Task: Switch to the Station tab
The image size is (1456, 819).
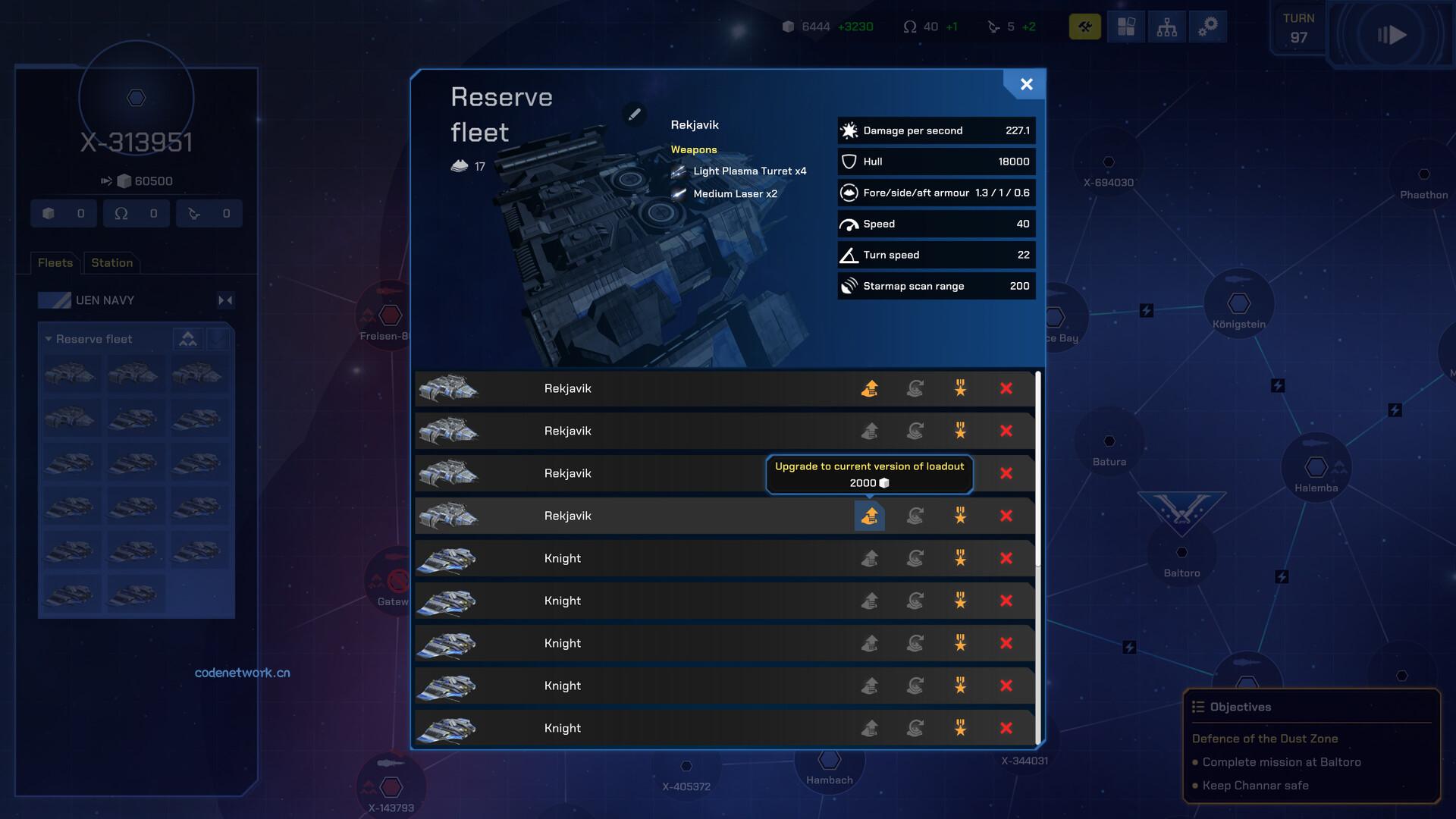Action: tap(111, 262)
